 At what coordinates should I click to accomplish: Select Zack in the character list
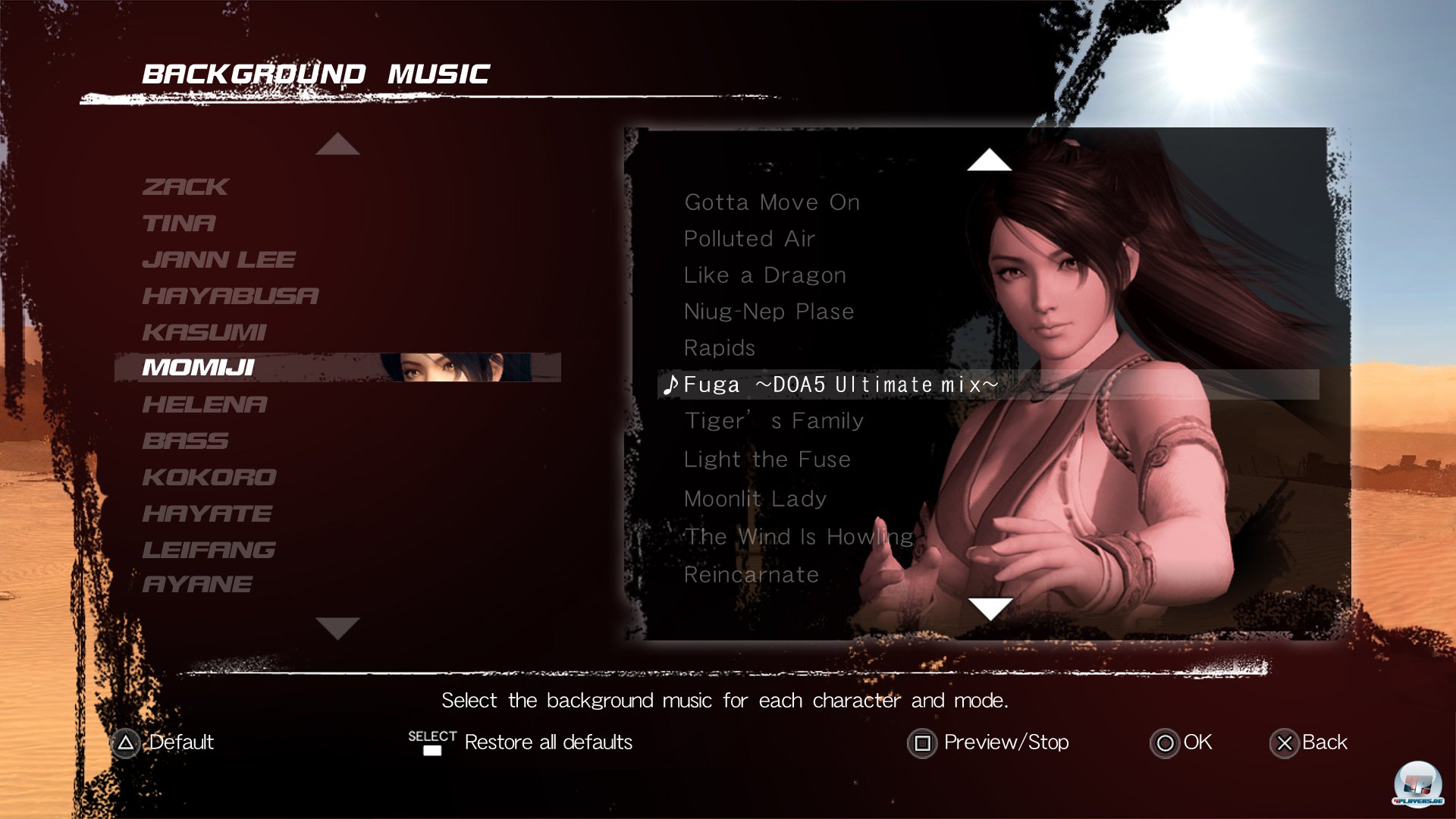pyautogui.click(x=185, y=187)
